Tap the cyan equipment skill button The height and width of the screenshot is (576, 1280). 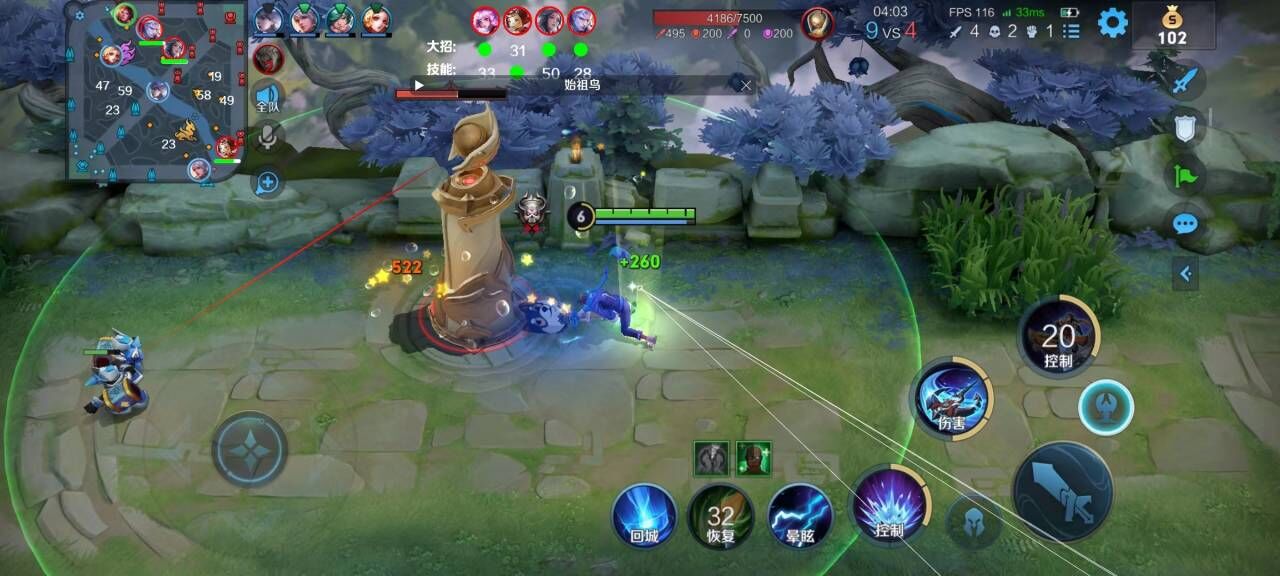pyautogui.click(x=1106, y=407)
